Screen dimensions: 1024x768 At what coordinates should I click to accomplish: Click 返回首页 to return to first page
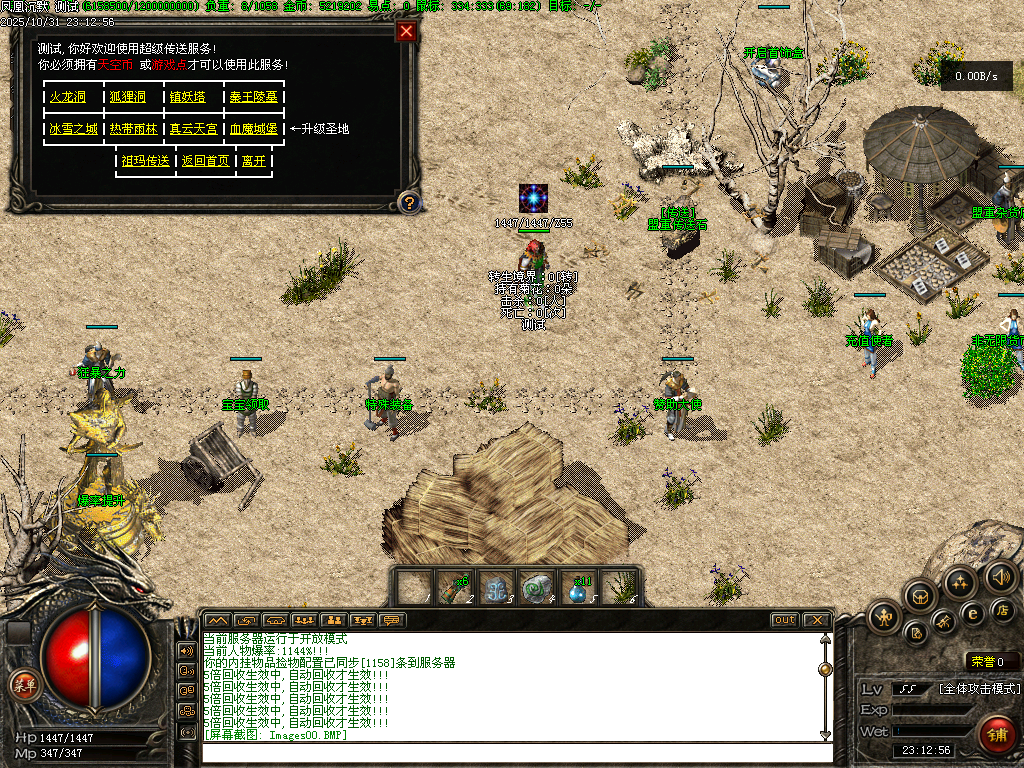point(205,161)
